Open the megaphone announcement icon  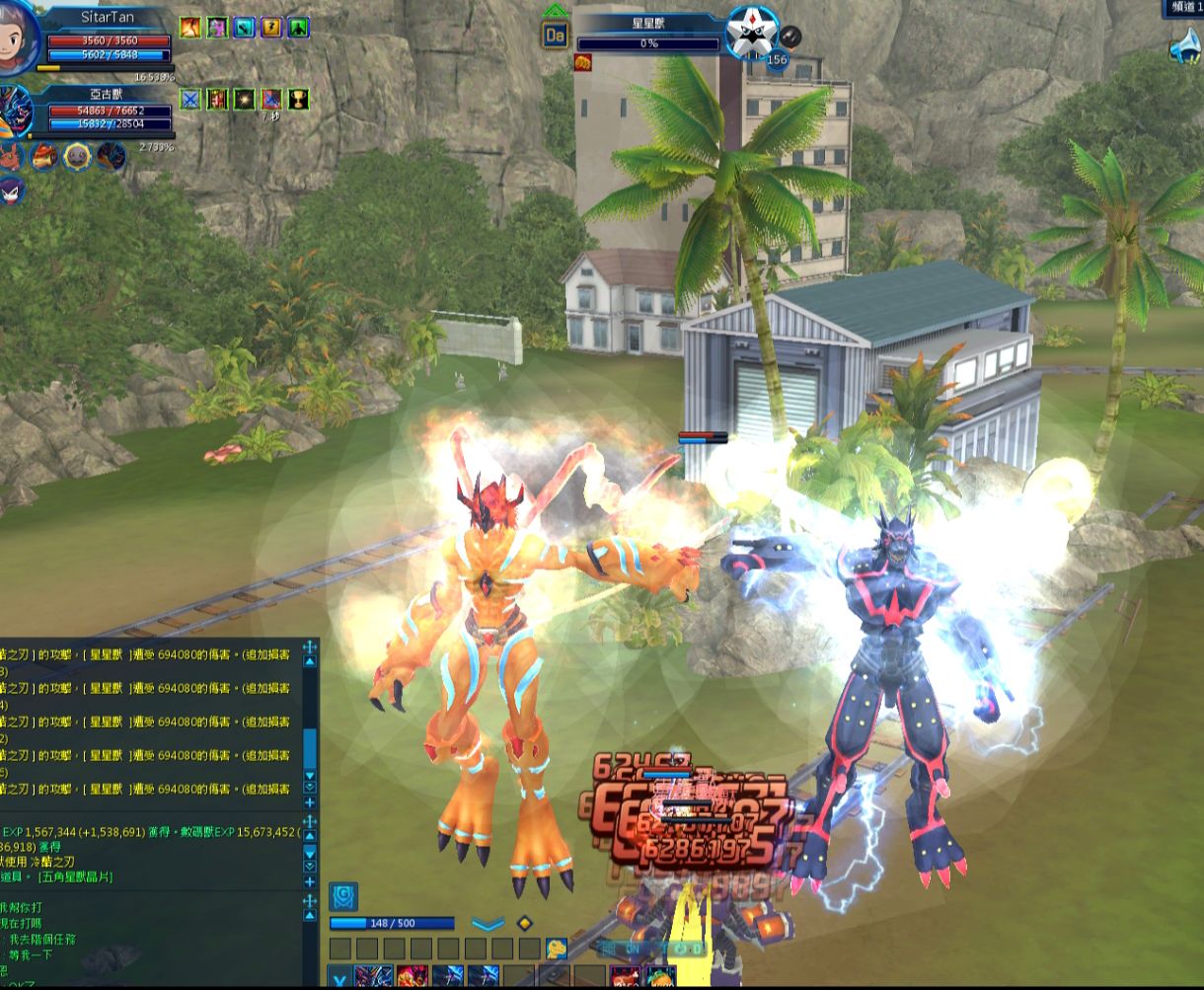point(1185,47)
